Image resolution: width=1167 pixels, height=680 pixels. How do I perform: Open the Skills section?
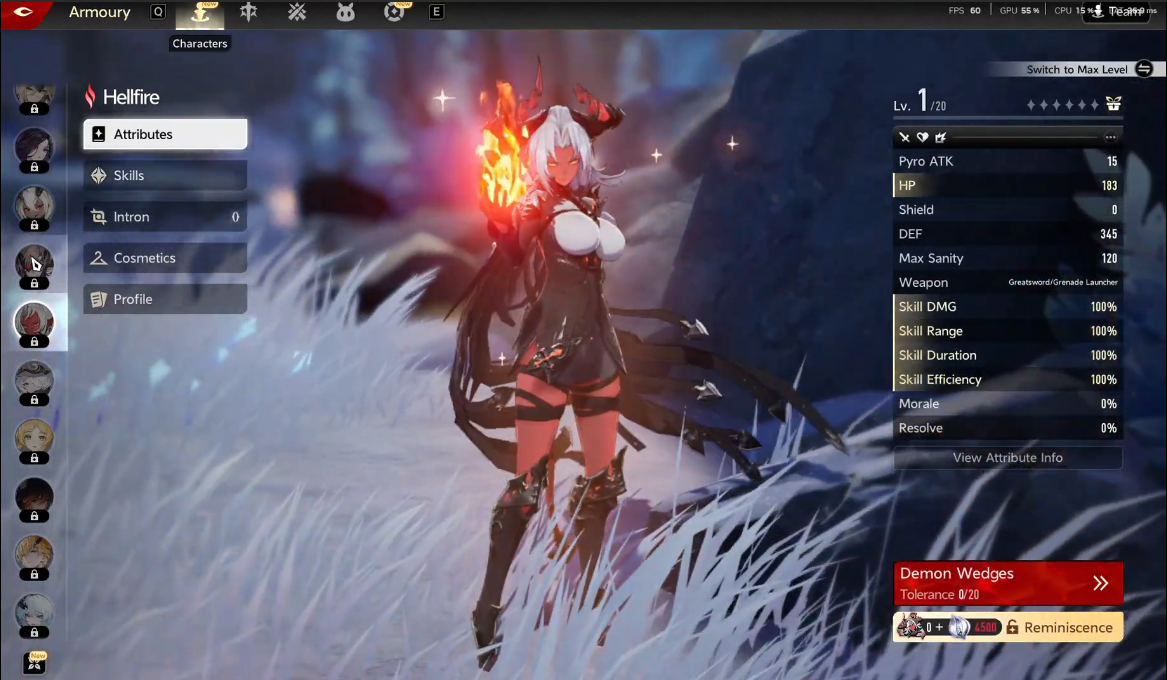165,175
